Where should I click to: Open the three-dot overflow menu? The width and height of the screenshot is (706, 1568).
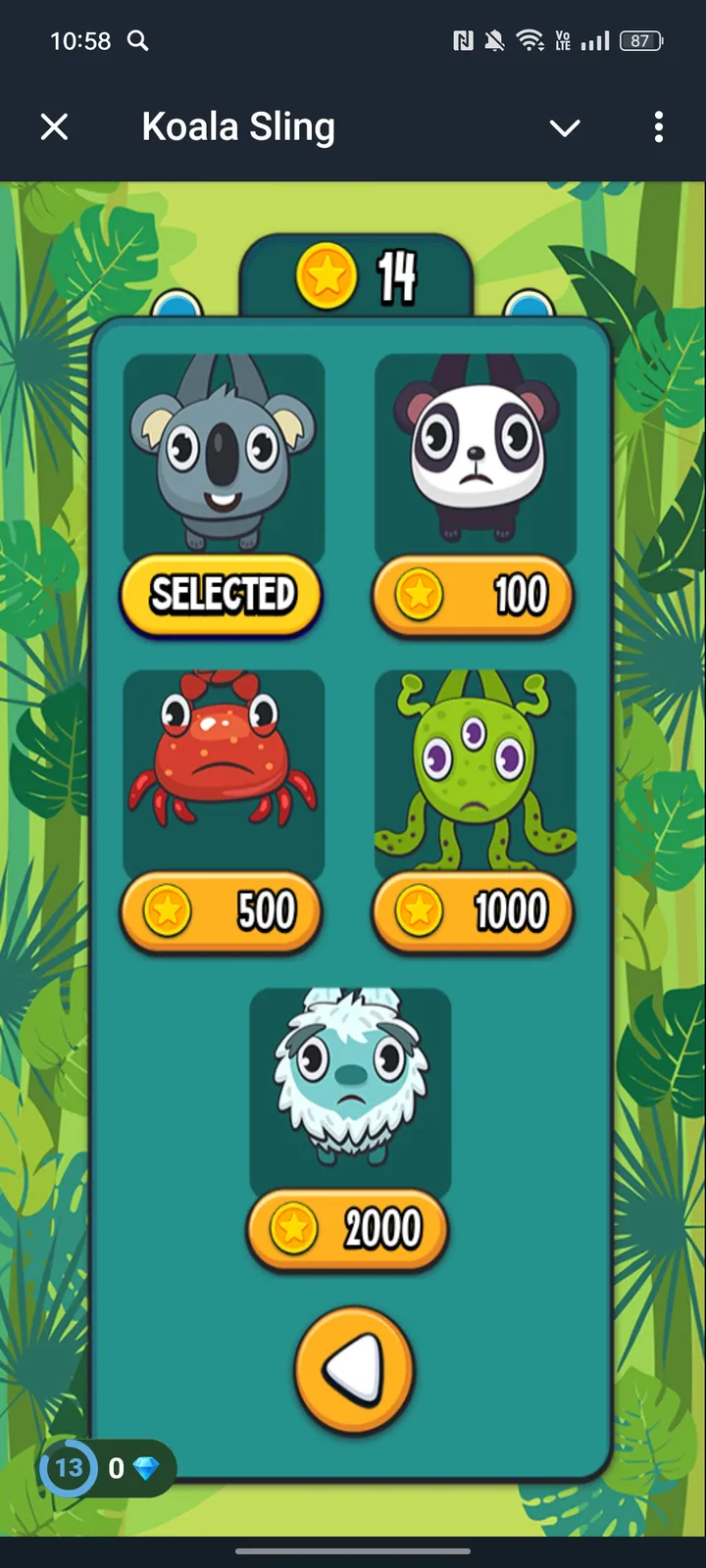(x=658, y=126)
